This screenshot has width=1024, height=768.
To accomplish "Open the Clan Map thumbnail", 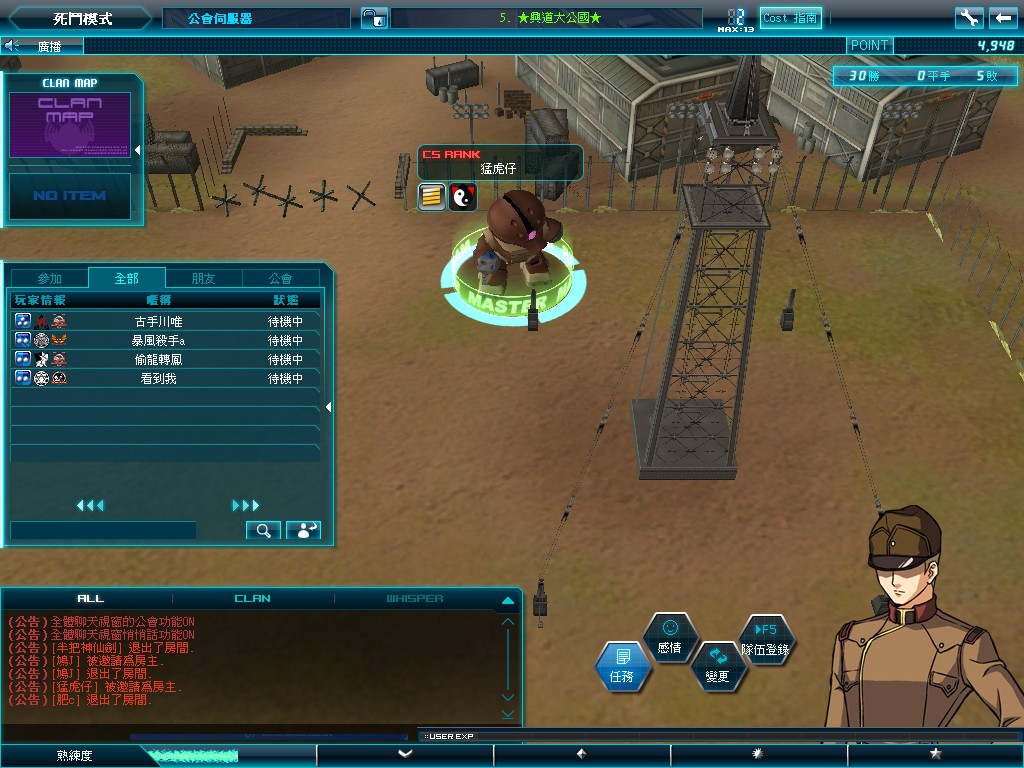I will pos(70,125).
